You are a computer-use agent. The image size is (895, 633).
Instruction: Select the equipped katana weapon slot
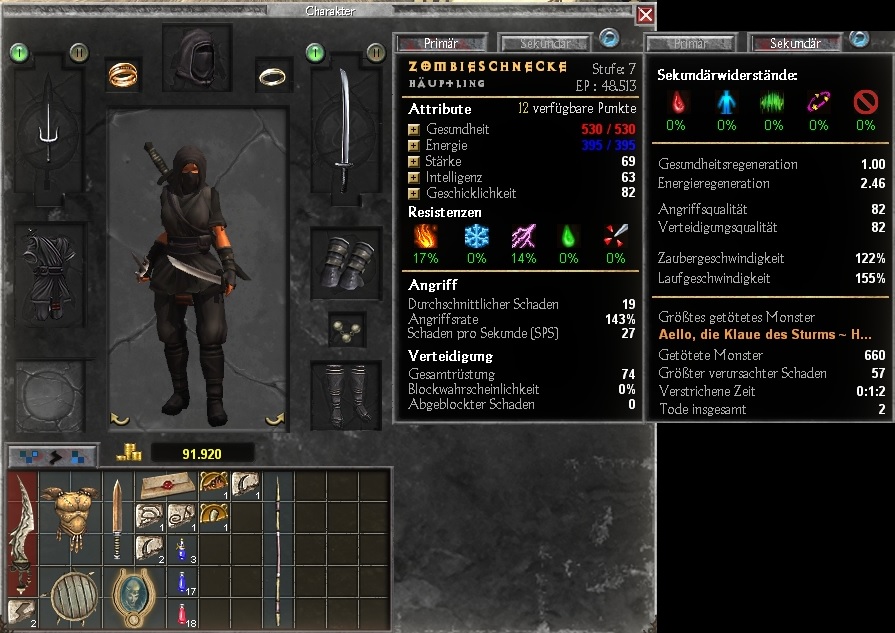click(x=345, y=131)
